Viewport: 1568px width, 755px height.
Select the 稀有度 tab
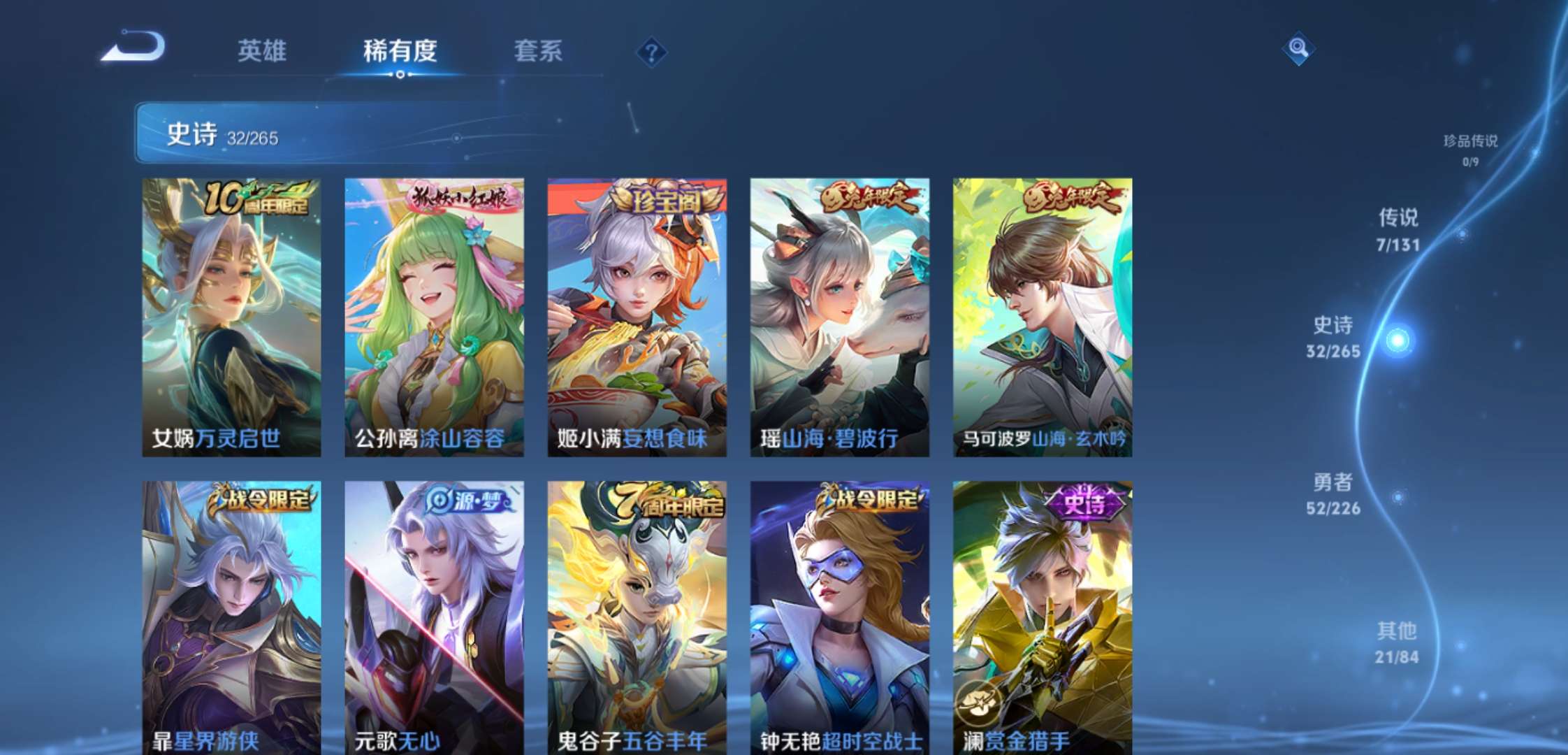[x=400, y=51]
